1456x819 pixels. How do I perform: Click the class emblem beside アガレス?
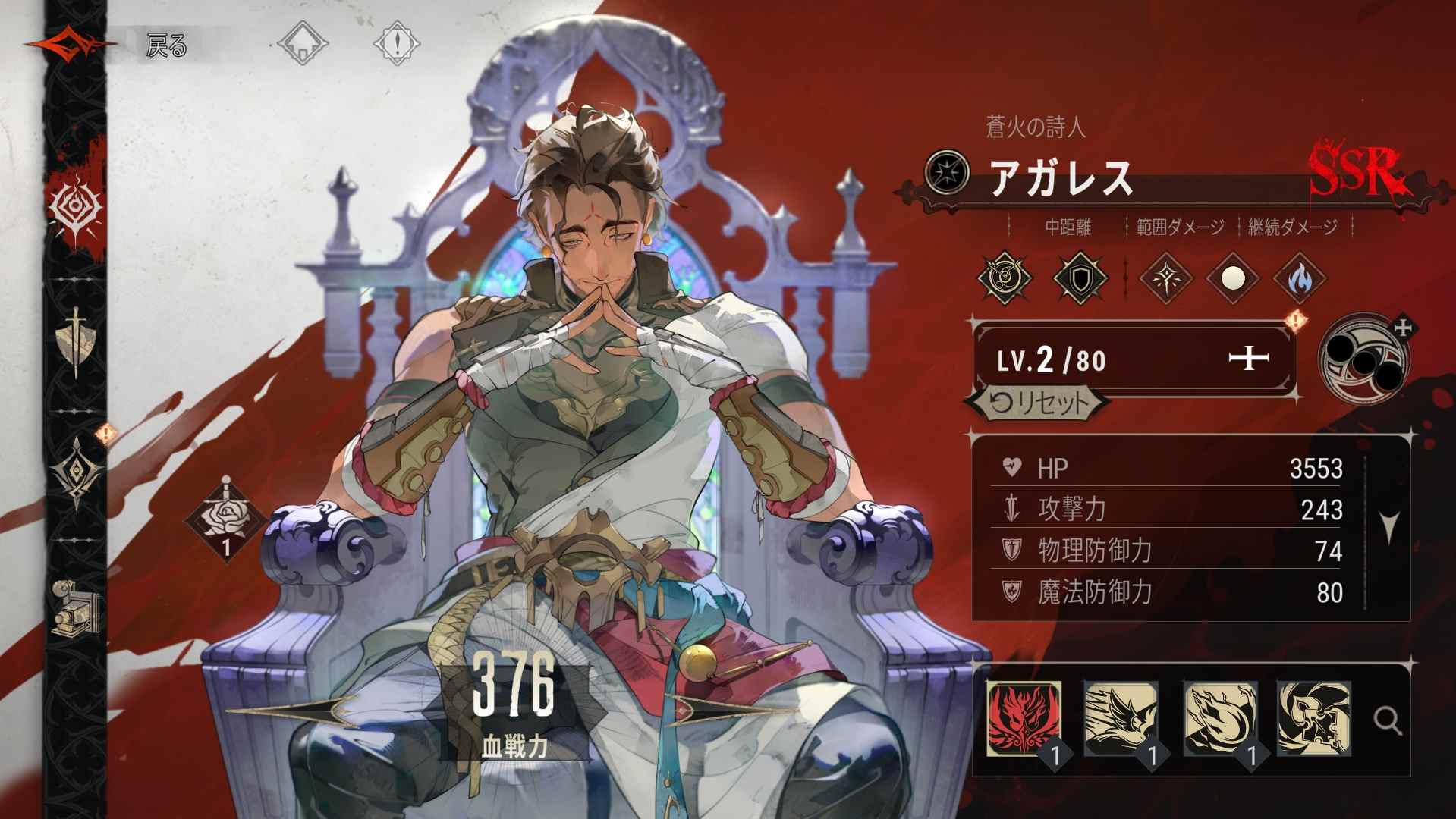point(948,174)
